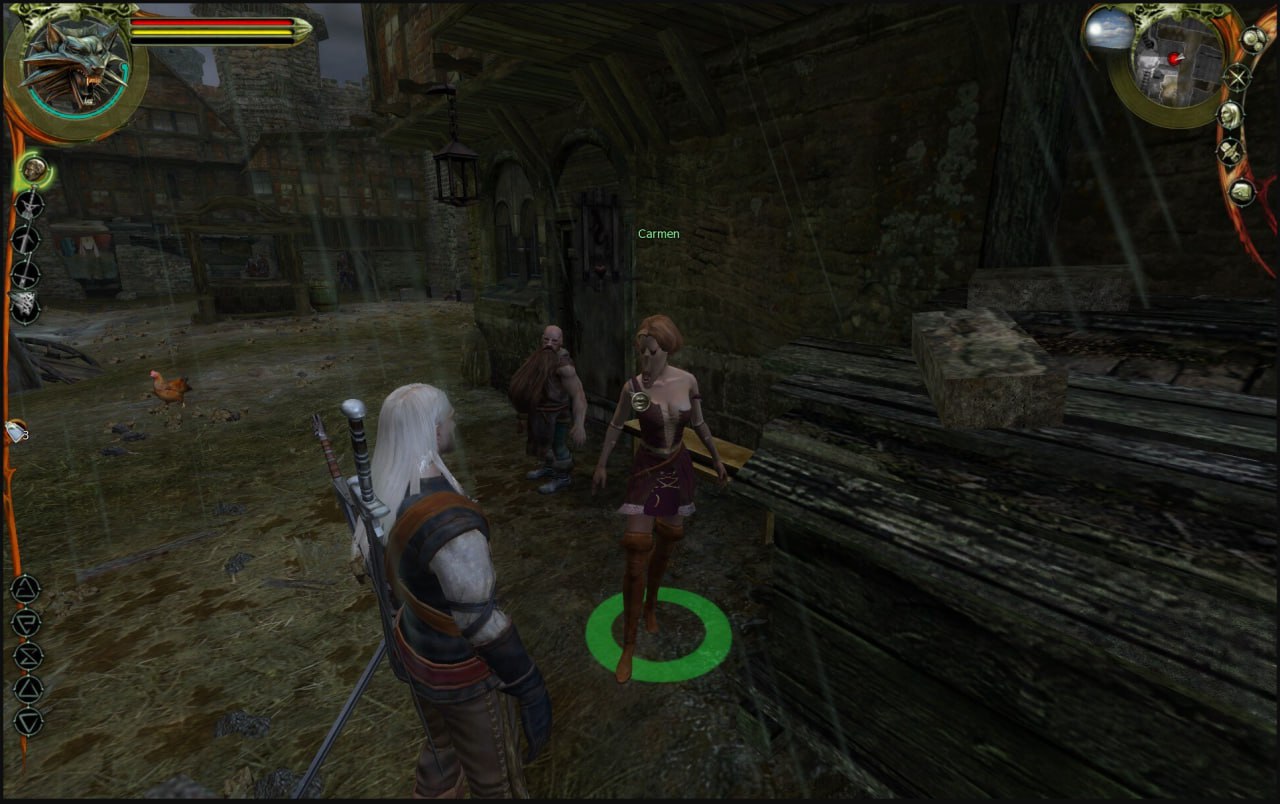Open the character head panel icon
The width and height of the screenshot is (1280, 804).
(1231, 115)
